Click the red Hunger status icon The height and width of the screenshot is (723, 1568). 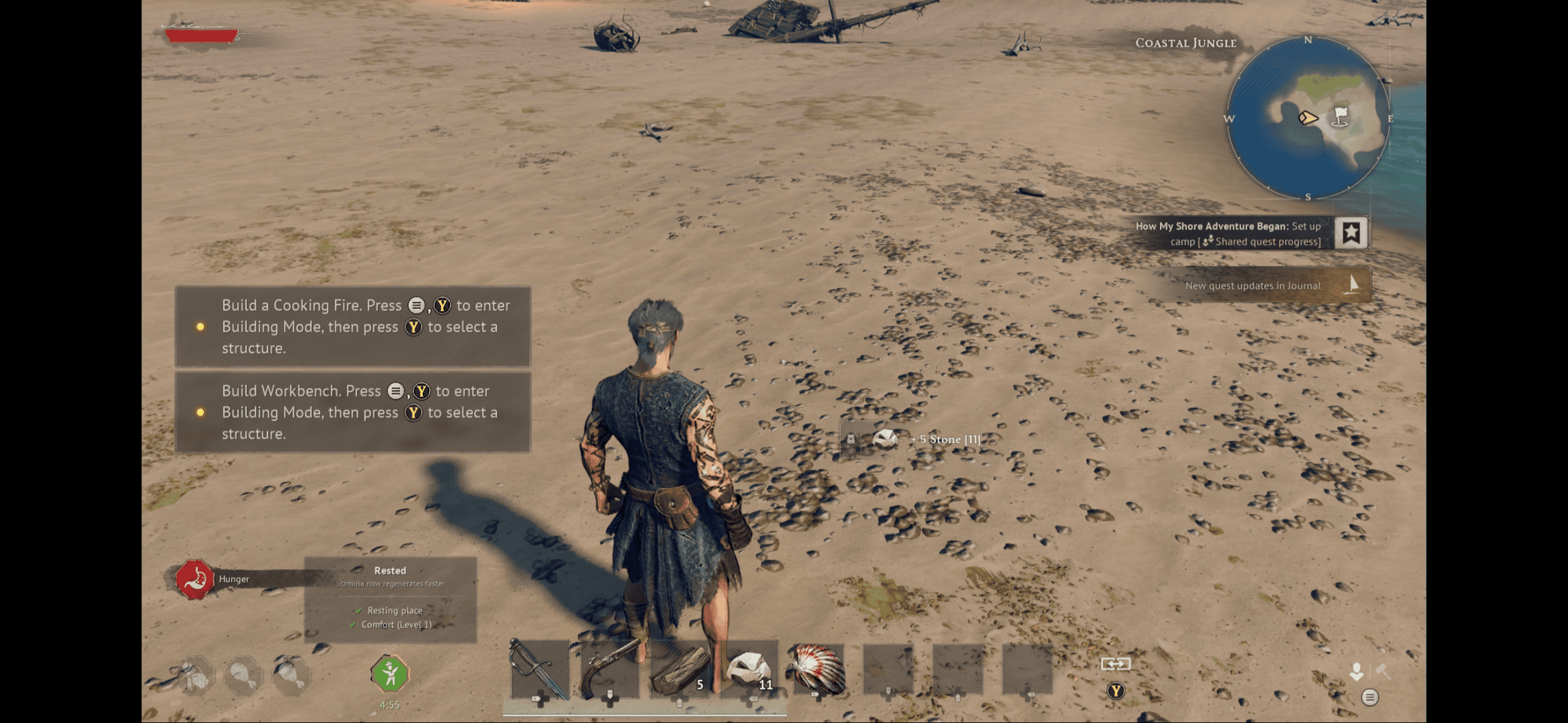coord(195,579)
